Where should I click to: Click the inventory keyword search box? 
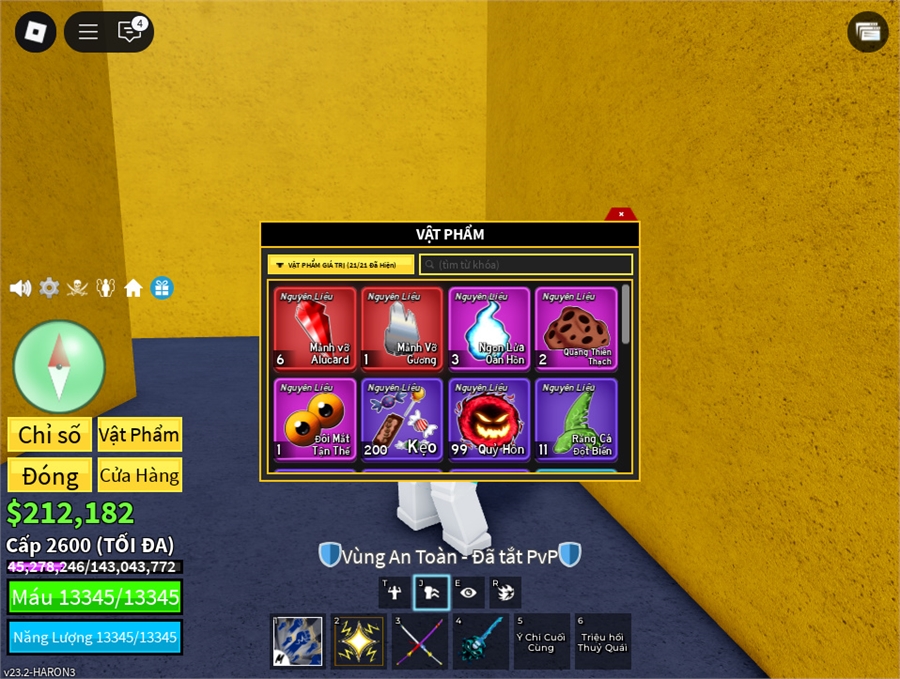tap(526, 265)
